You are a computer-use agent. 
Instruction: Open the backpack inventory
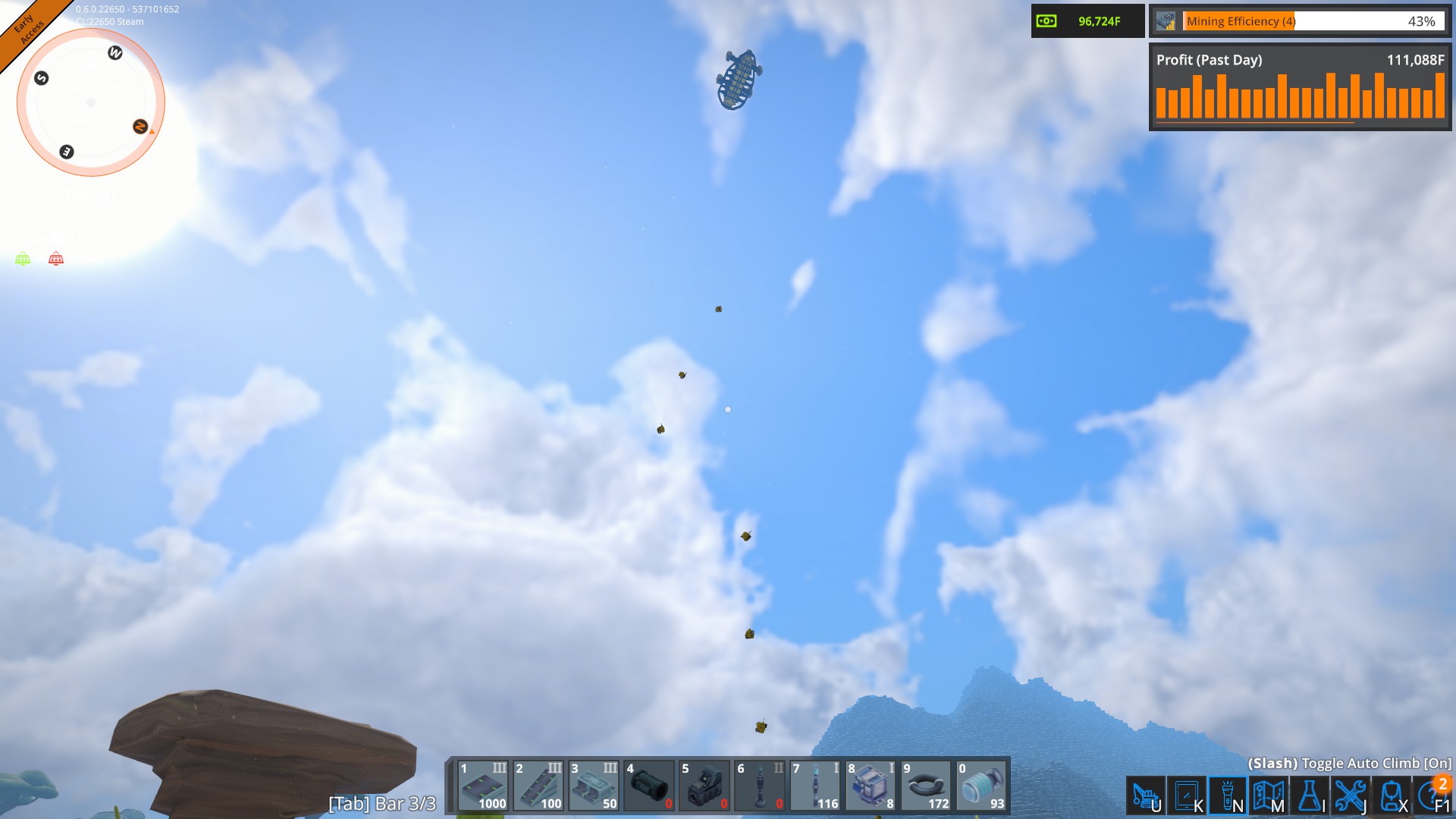[x=1392, y=796]
